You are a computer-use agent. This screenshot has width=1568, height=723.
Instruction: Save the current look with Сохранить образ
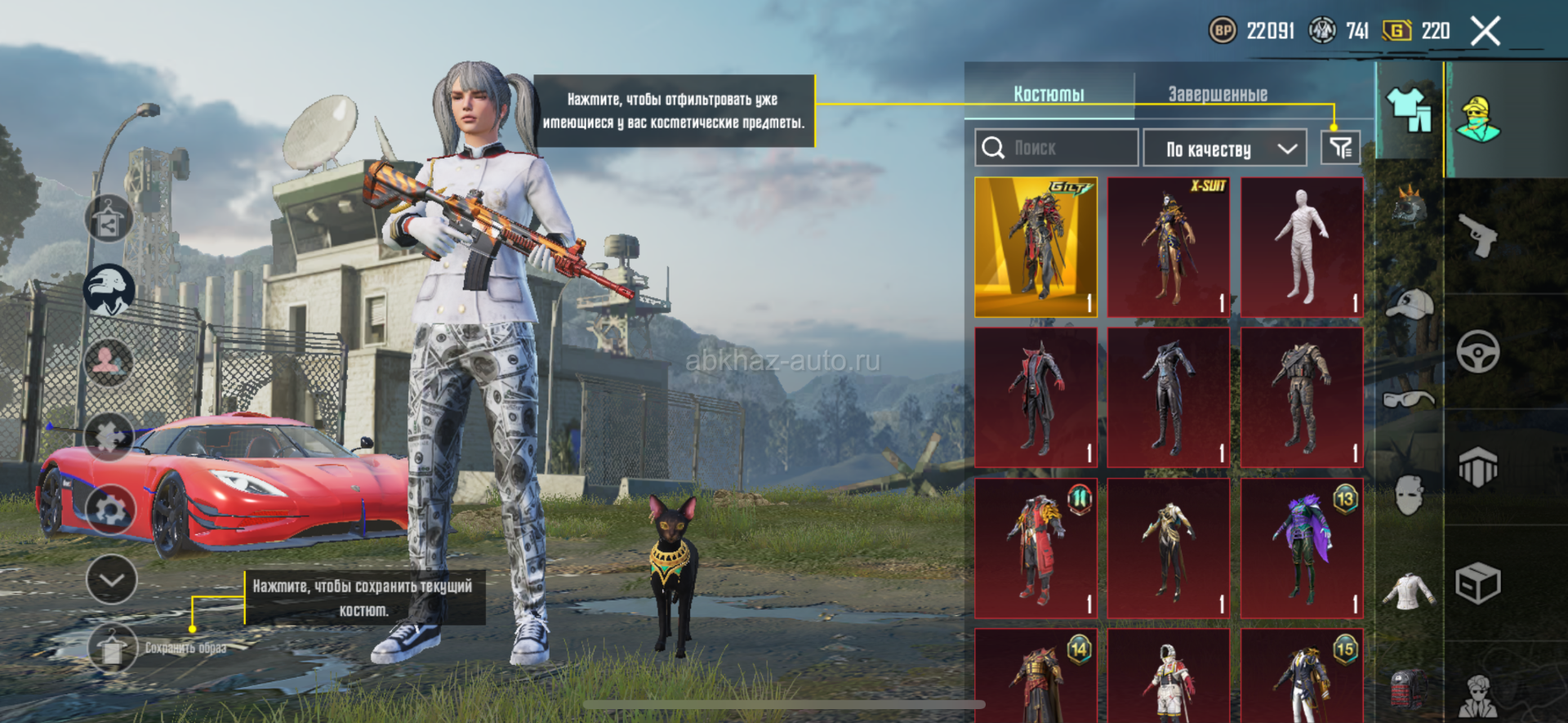(x=113, y=648)
